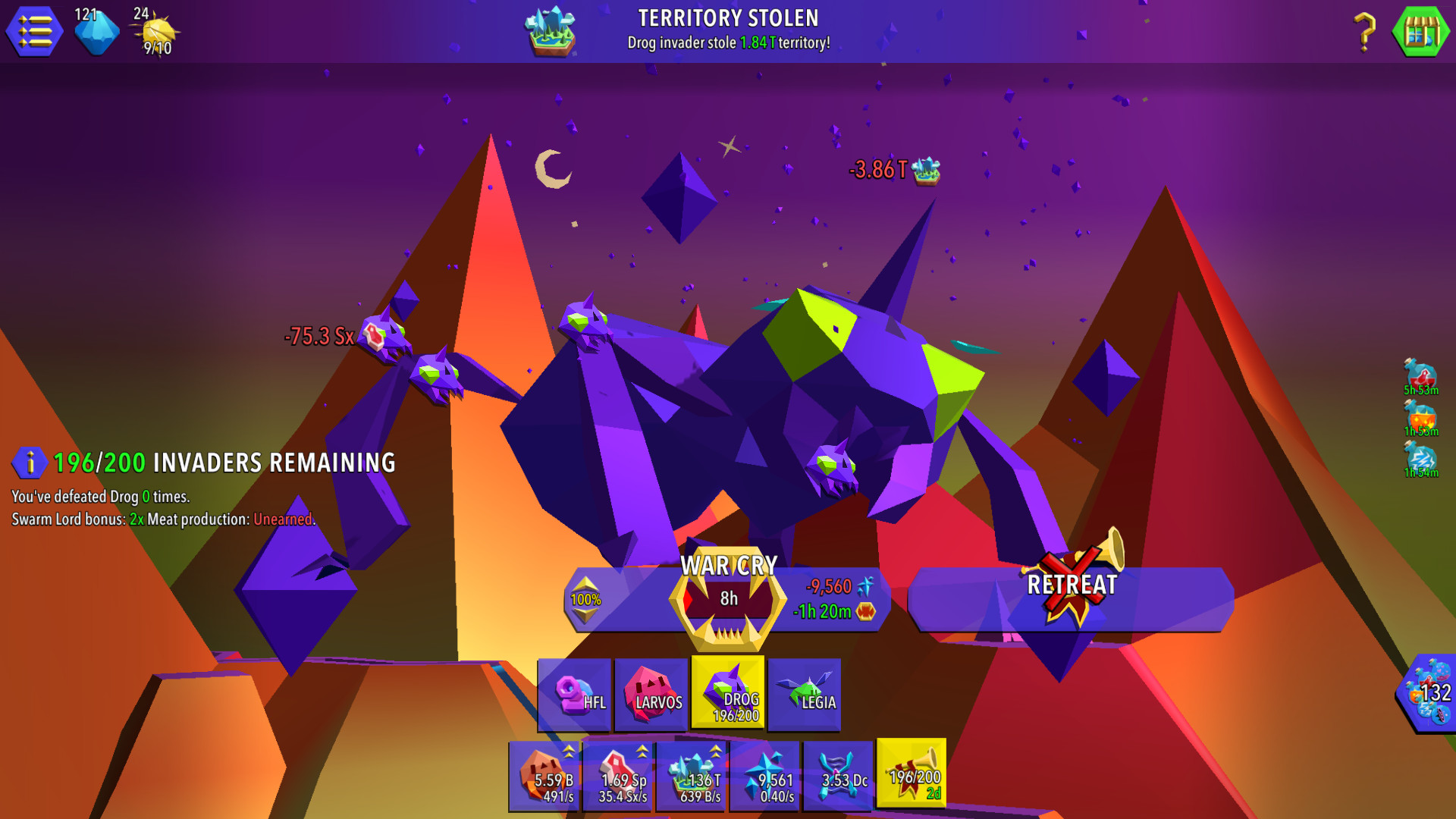Open the shop hexagon in top right
1456x819 pixels.
click(1423, 31)
